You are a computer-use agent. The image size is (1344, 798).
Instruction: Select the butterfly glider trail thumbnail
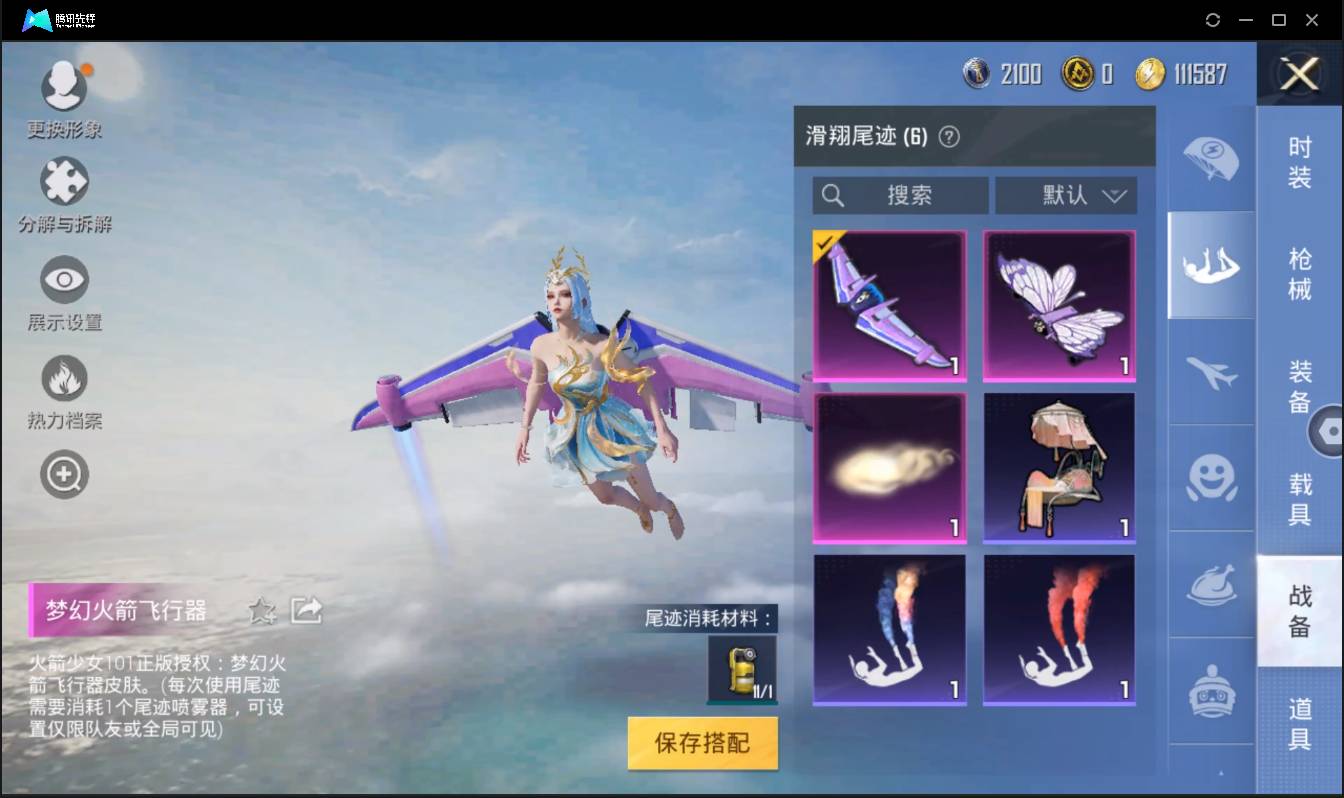[1058, 305]
